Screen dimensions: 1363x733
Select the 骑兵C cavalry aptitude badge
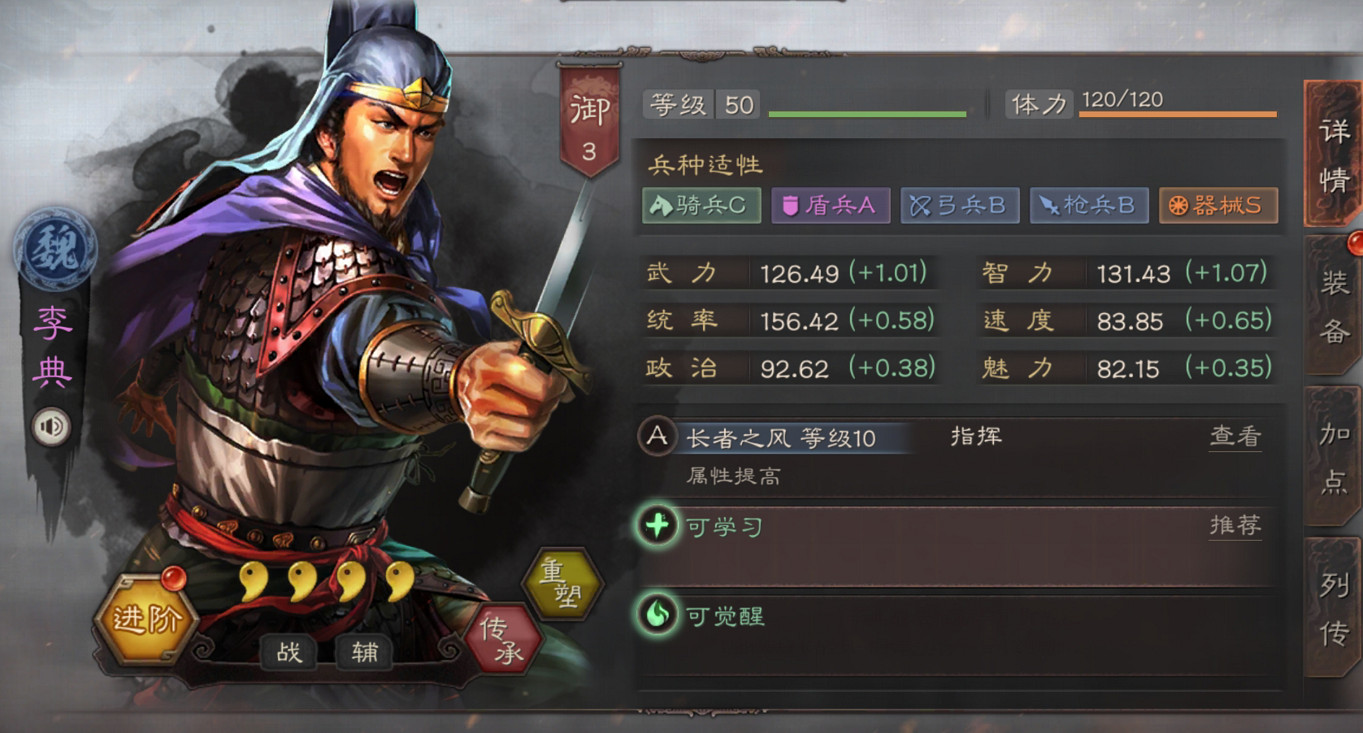[x=700, y=205]
